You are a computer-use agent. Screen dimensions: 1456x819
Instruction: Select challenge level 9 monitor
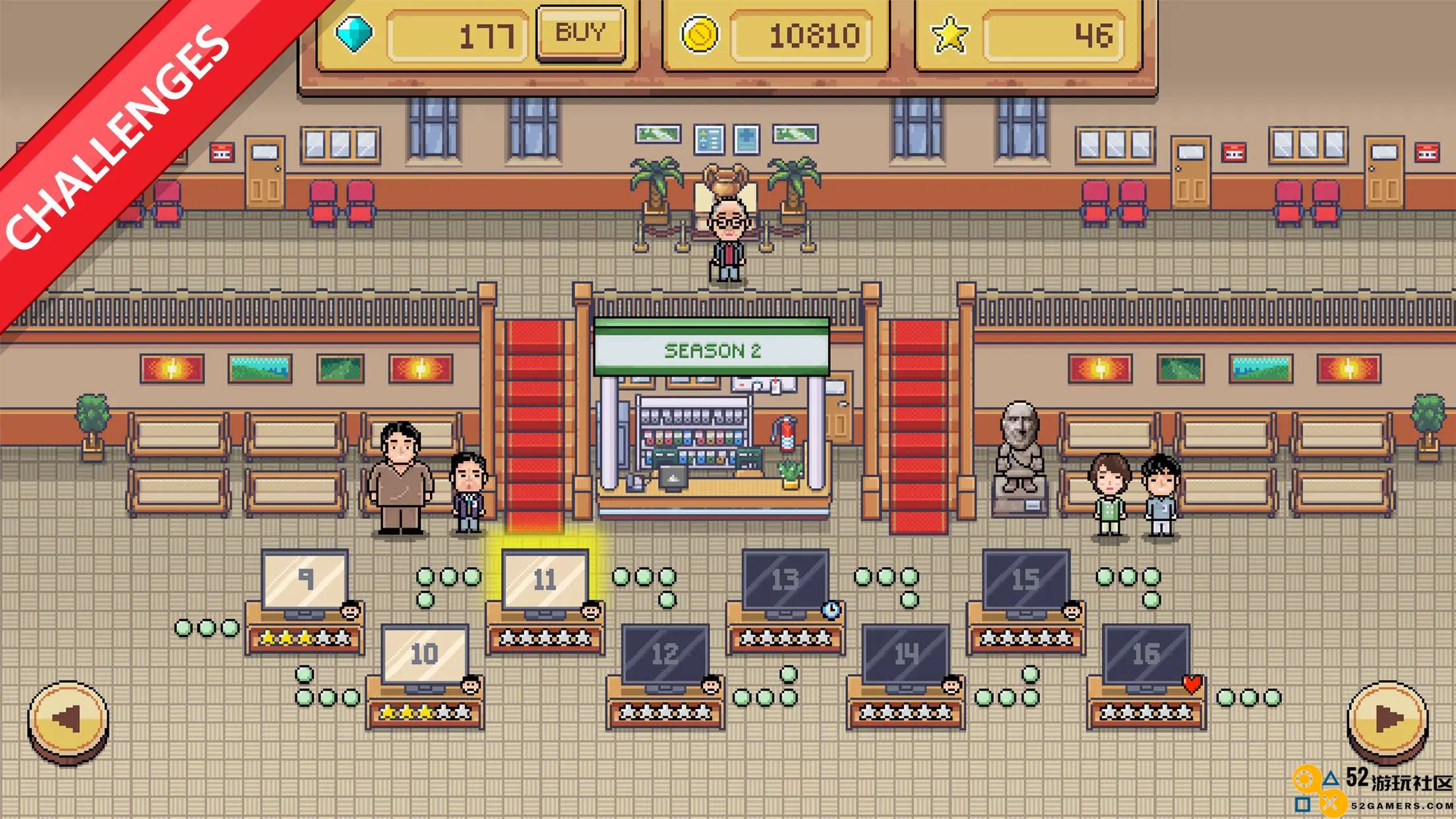tap(305, 580)
